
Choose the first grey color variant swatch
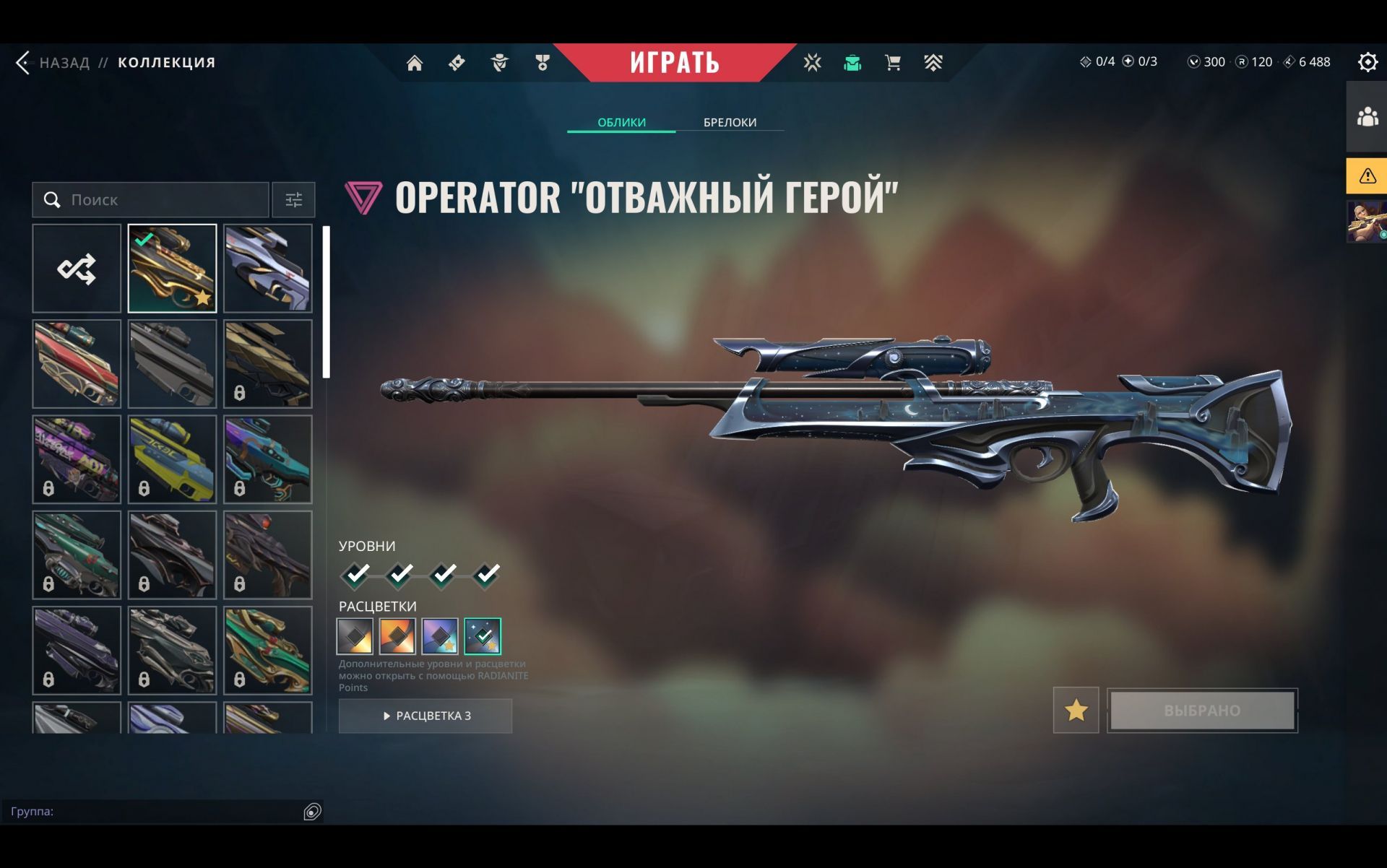[355, 636]
